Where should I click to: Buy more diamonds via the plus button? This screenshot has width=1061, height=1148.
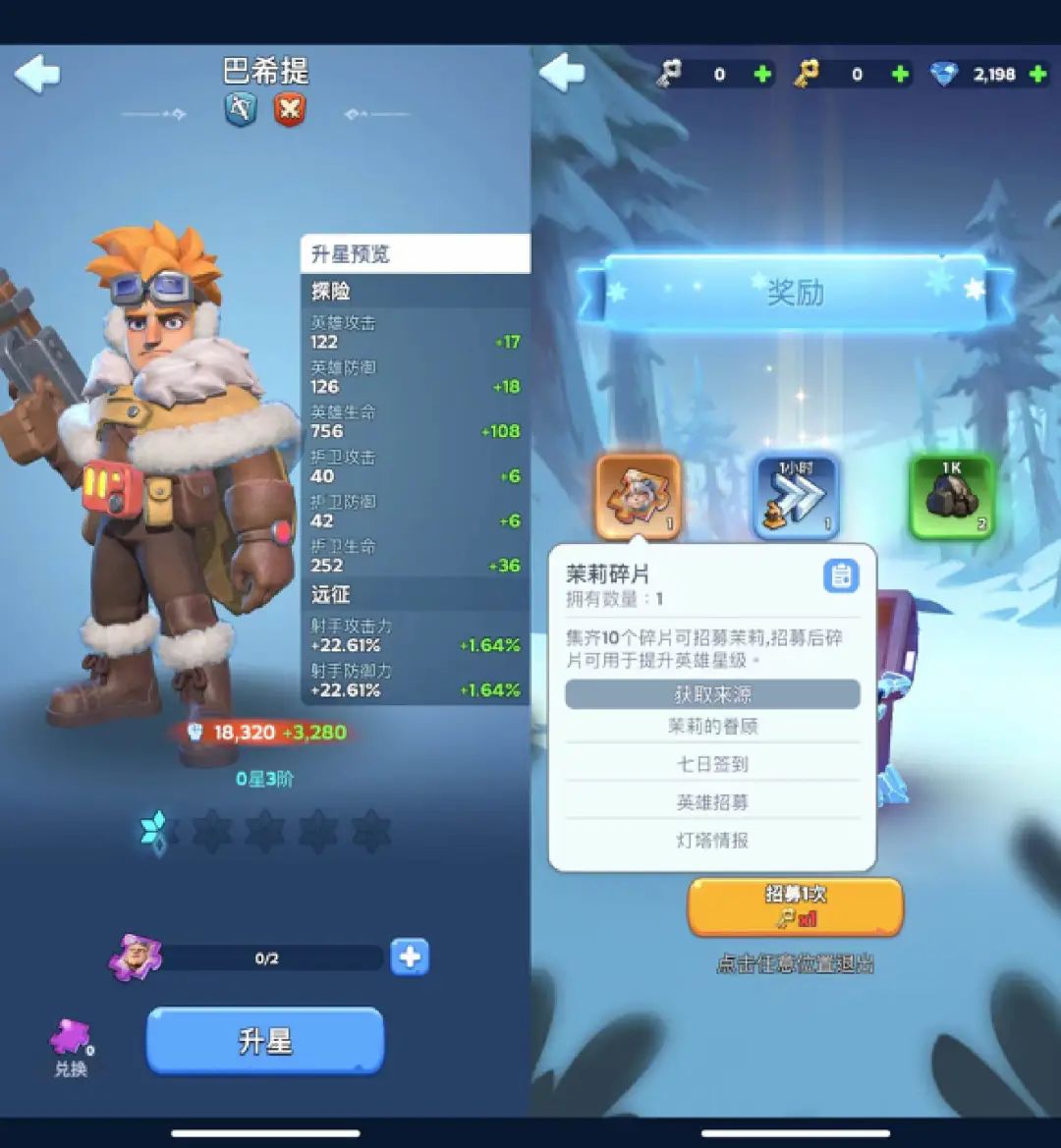pyautogui.click(x=1037, y=75)
